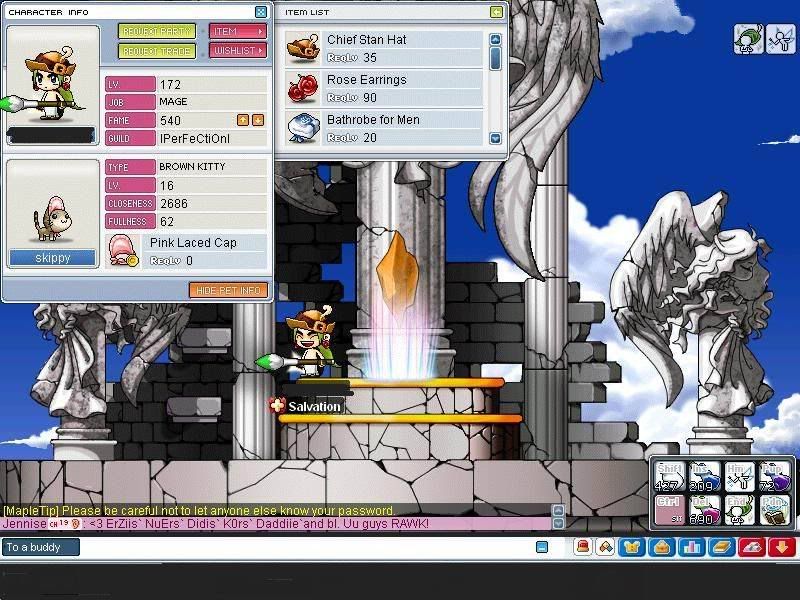Open the red down-arrow menu button

click(x=782, y=547)
